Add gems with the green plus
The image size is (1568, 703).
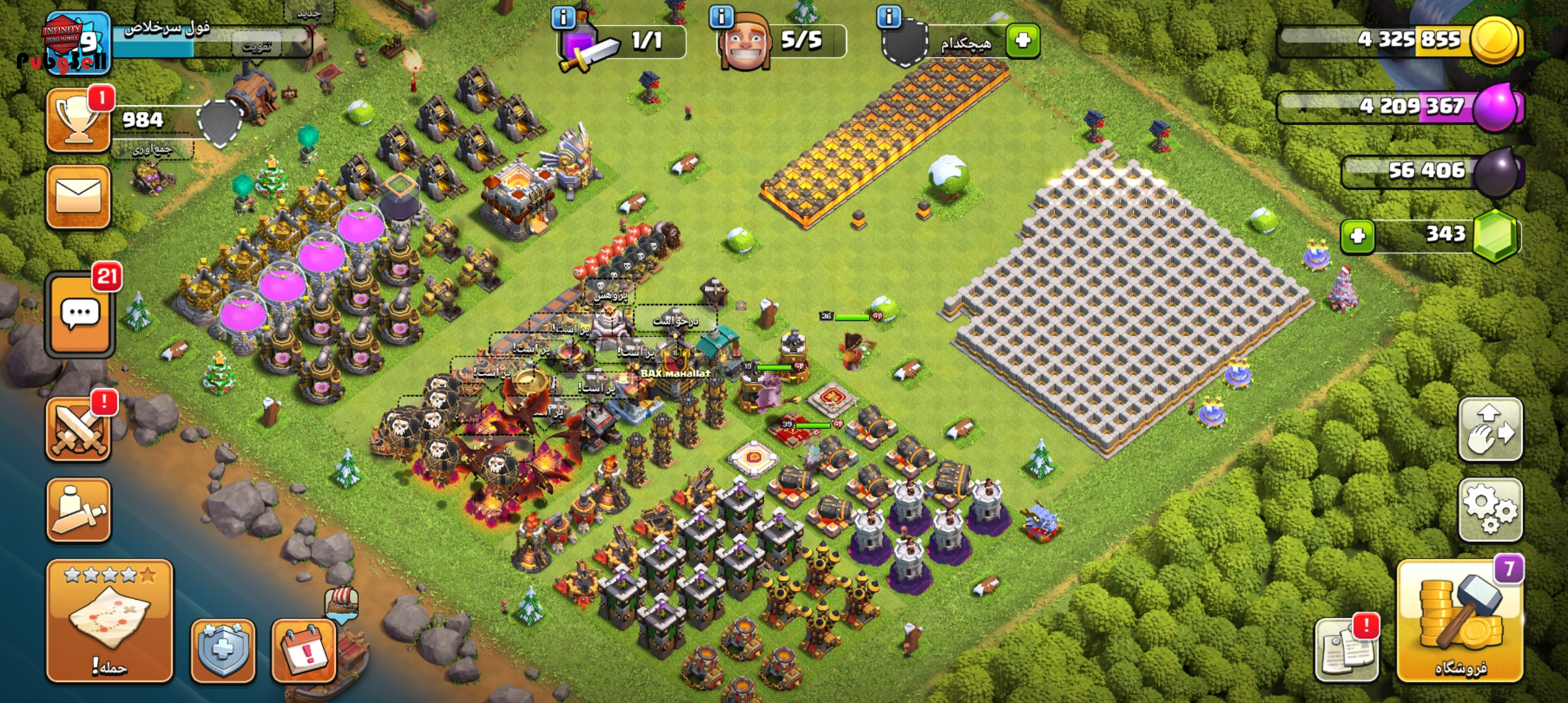(1357, 235)
